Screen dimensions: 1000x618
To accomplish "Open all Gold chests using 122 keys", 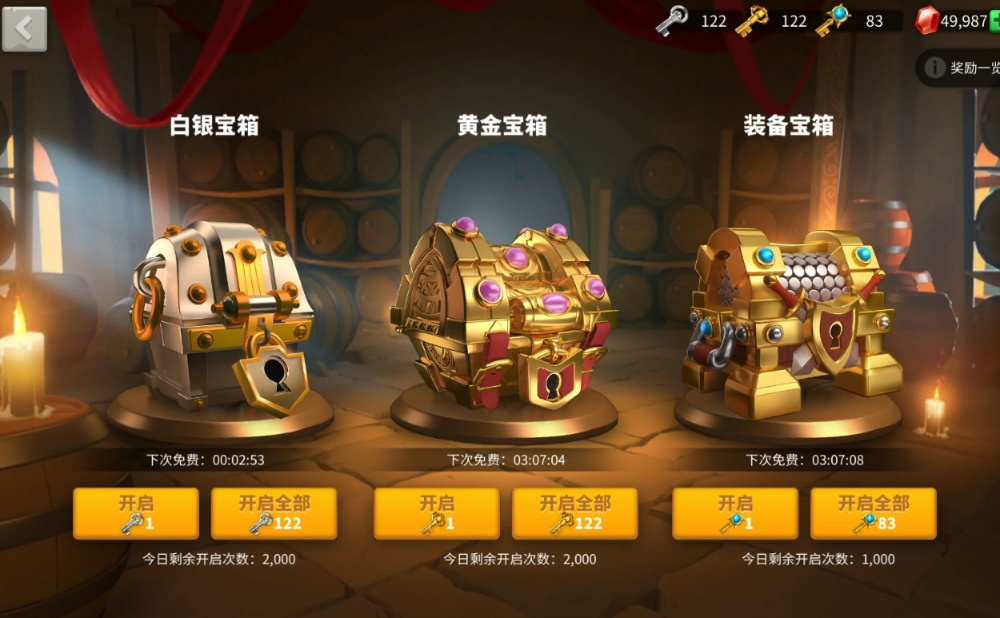I will [x=574, y=513].
